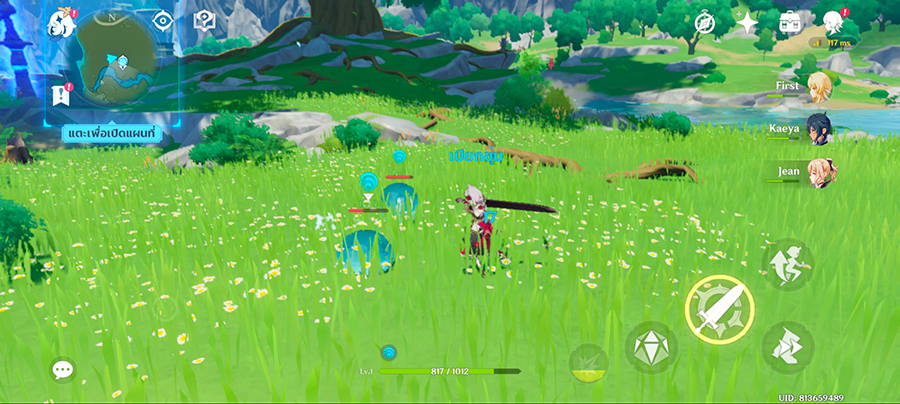
Task: Activate the elemental sight eye icon
Action: click(x=163, y=20)
